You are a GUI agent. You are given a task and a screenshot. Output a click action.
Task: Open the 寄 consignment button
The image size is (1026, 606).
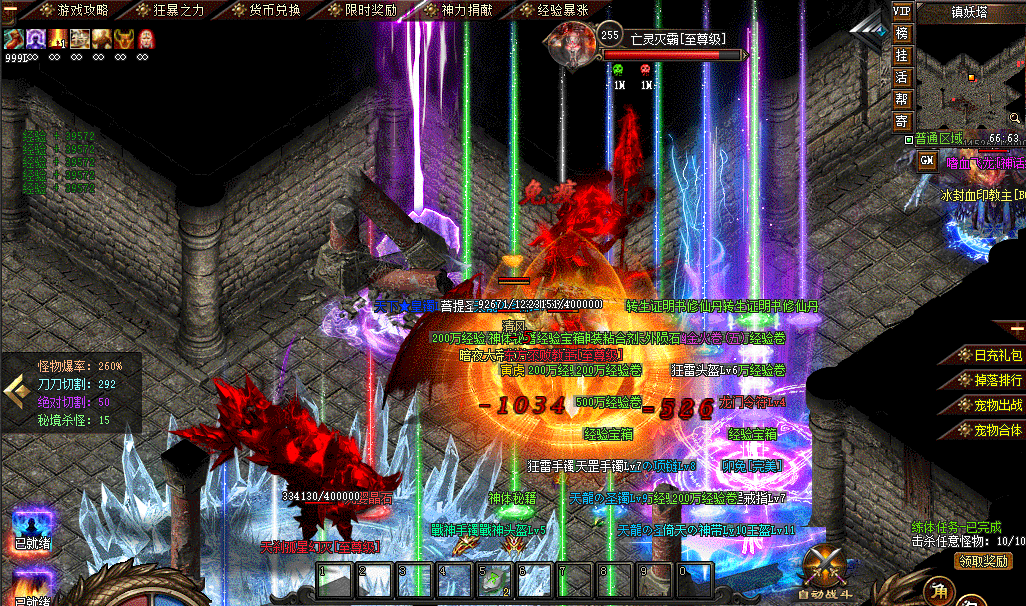[901, 121]
